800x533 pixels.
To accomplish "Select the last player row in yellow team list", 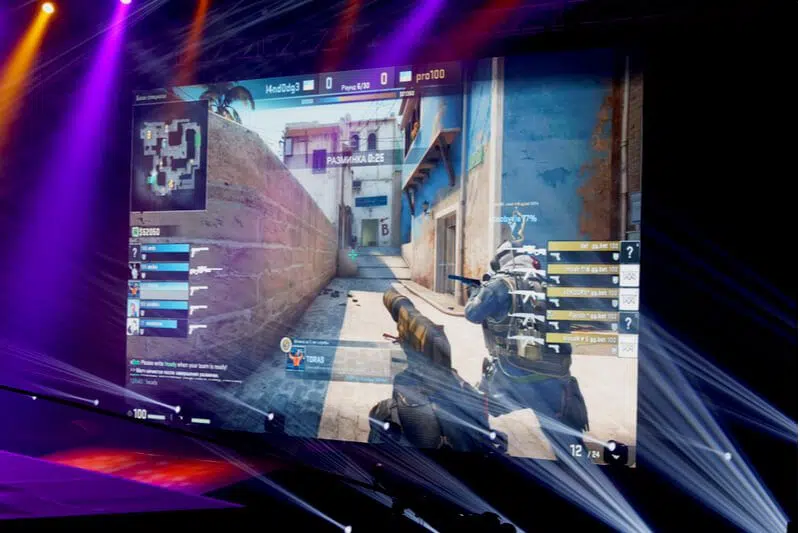I will 583,339.
